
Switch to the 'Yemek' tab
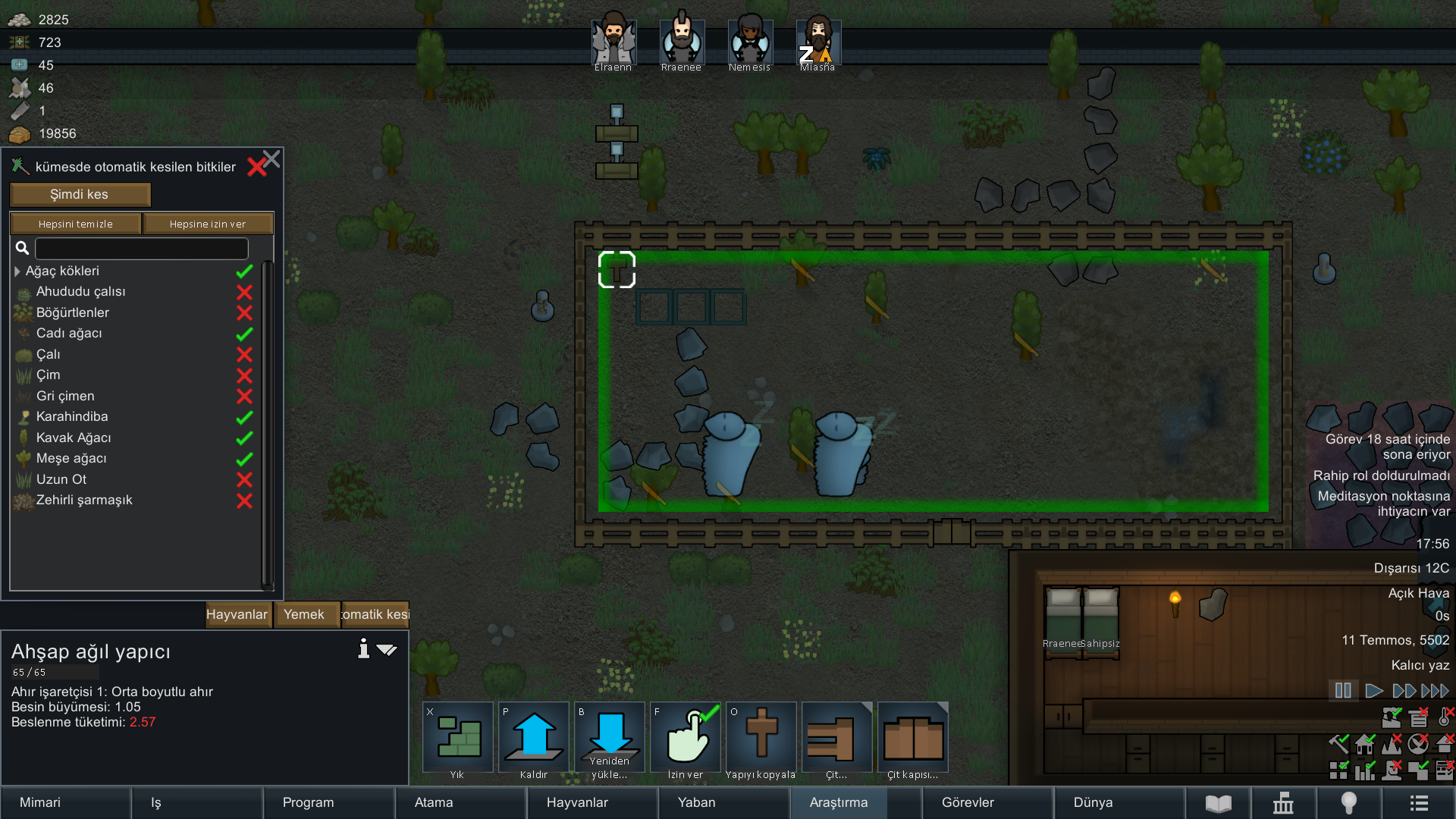(303, 614)
